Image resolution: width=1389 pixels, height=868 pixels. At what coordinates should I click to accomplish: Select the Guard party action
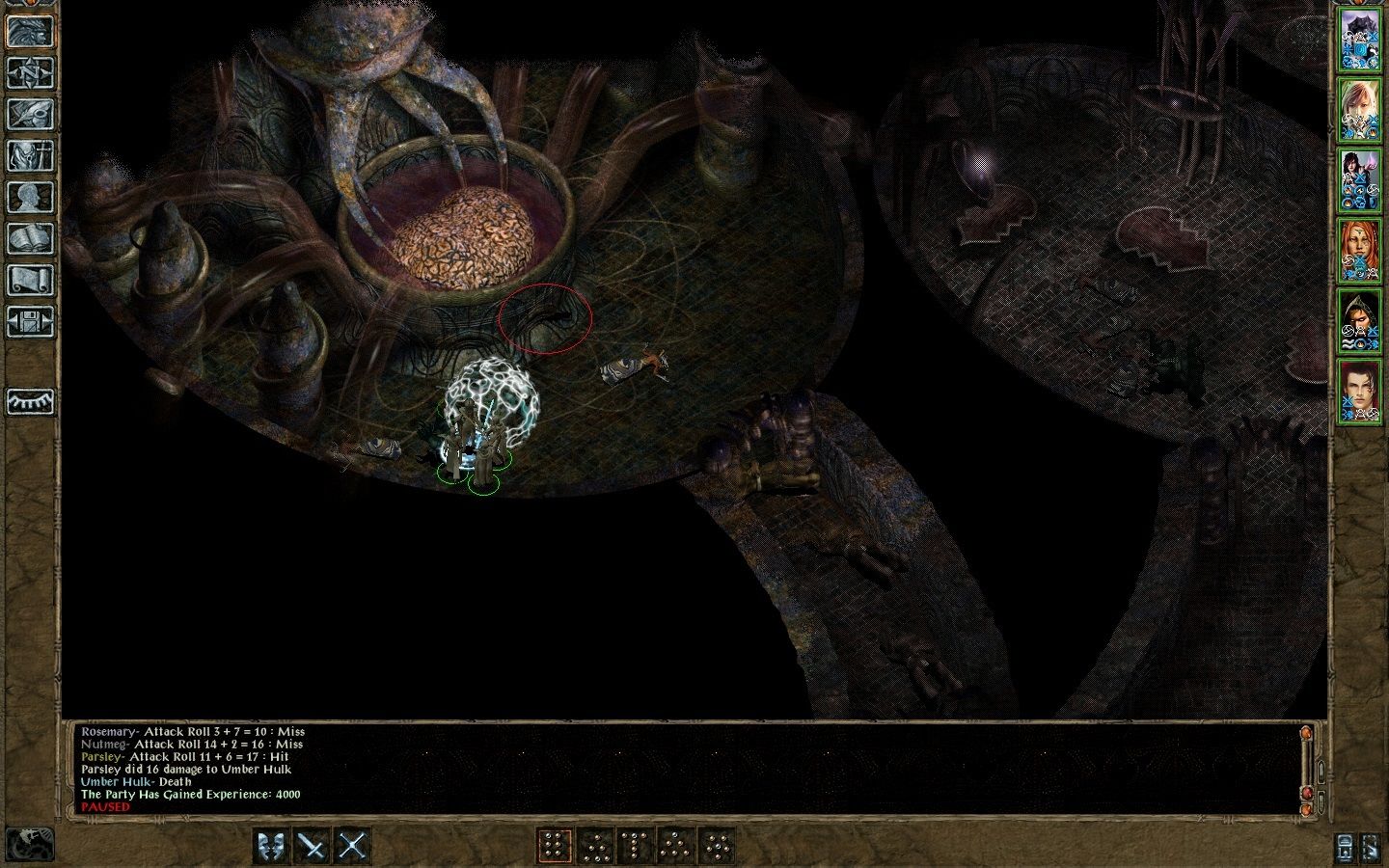coord(273,846)
